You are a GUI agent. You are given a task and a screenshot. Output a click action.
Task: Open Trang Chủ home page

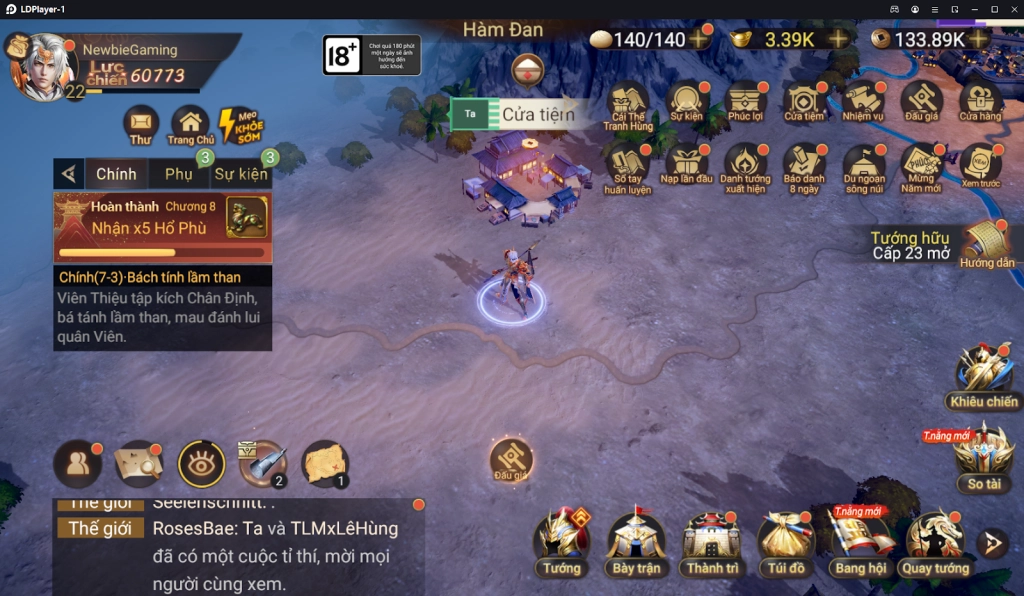click(x=190, y=125)
